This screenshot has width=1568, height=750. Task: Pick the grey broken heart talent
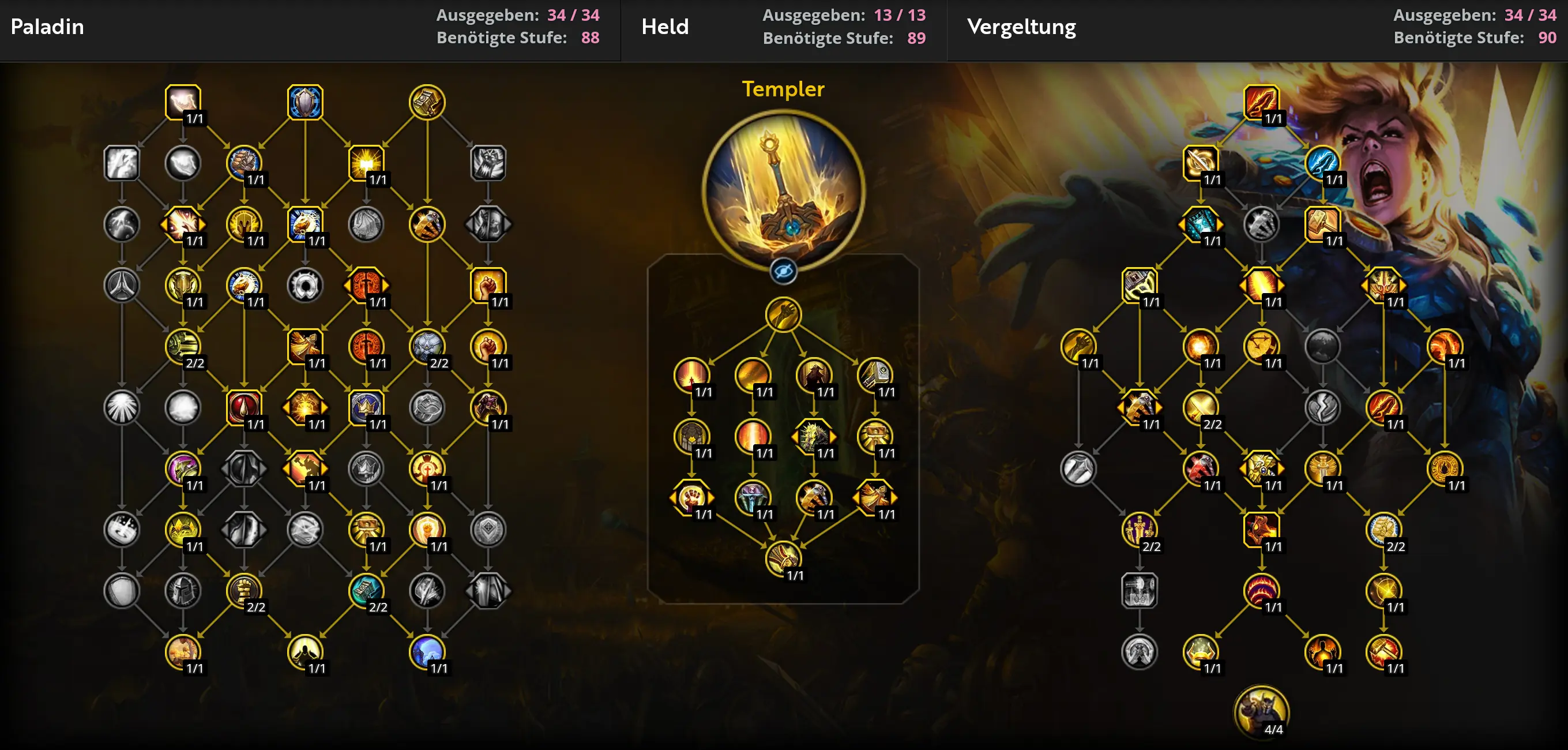click(1322, 407)
